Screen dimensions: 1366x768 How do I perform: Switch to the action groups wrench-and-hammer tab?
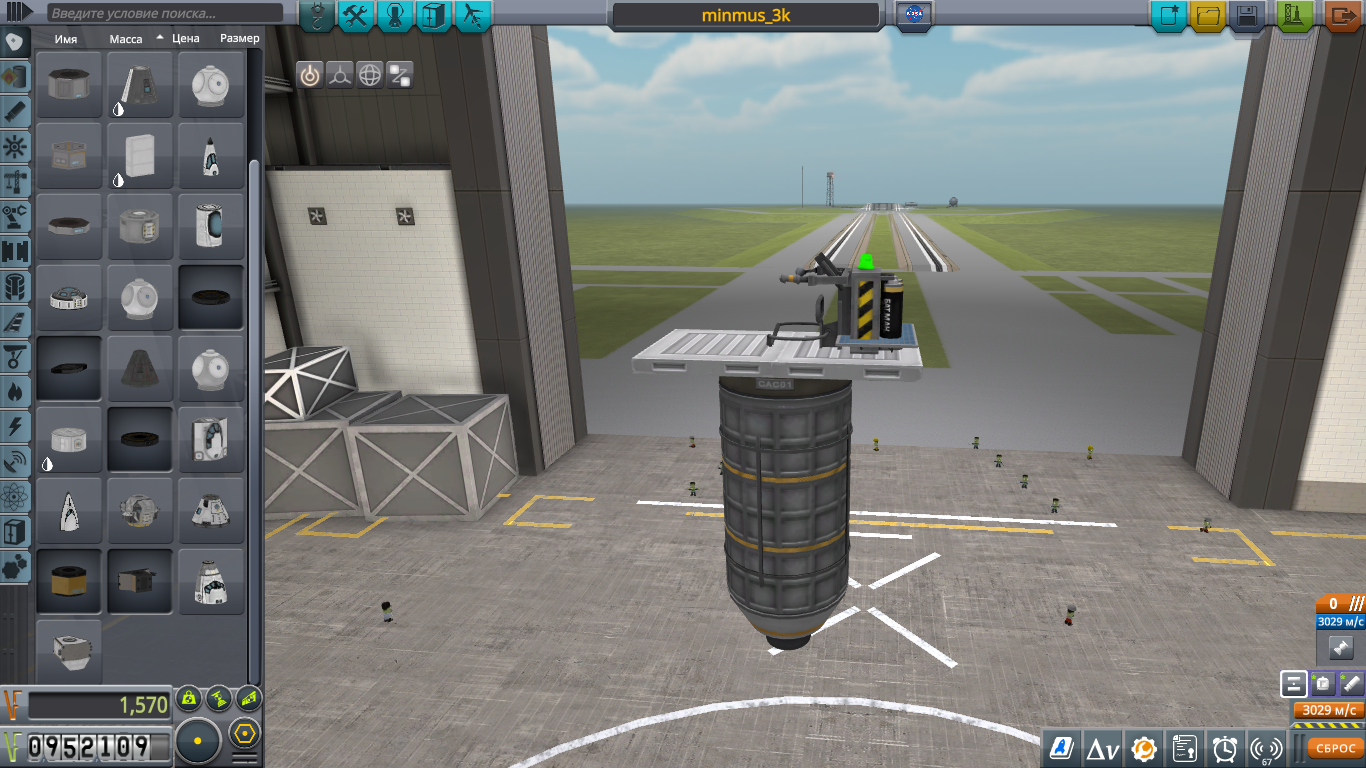tap(356, 15)
